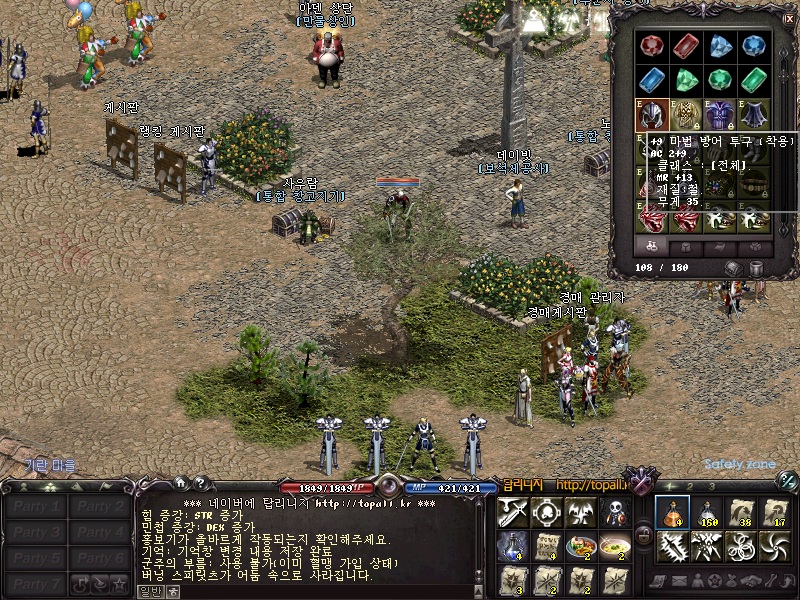Open the mail envelope menu icon
This screenshot has width=800, height=600.
680,581
